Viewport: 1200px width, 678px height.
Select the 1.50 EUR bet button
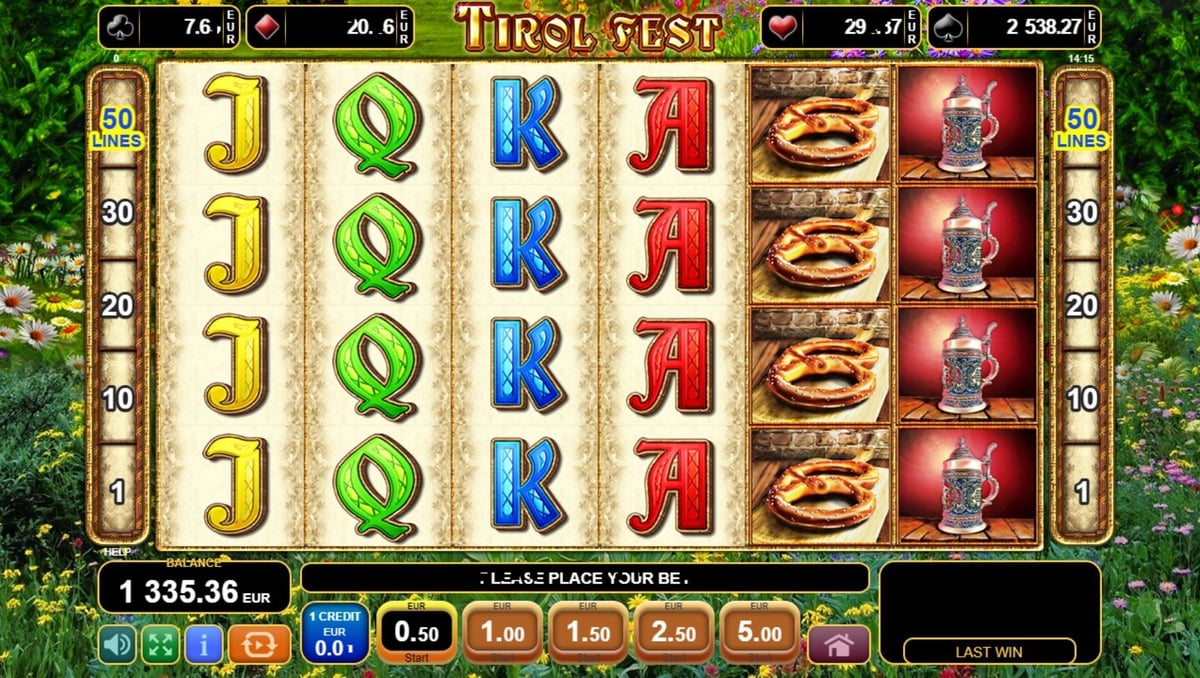pyautogui.click(x=588, y=634)
